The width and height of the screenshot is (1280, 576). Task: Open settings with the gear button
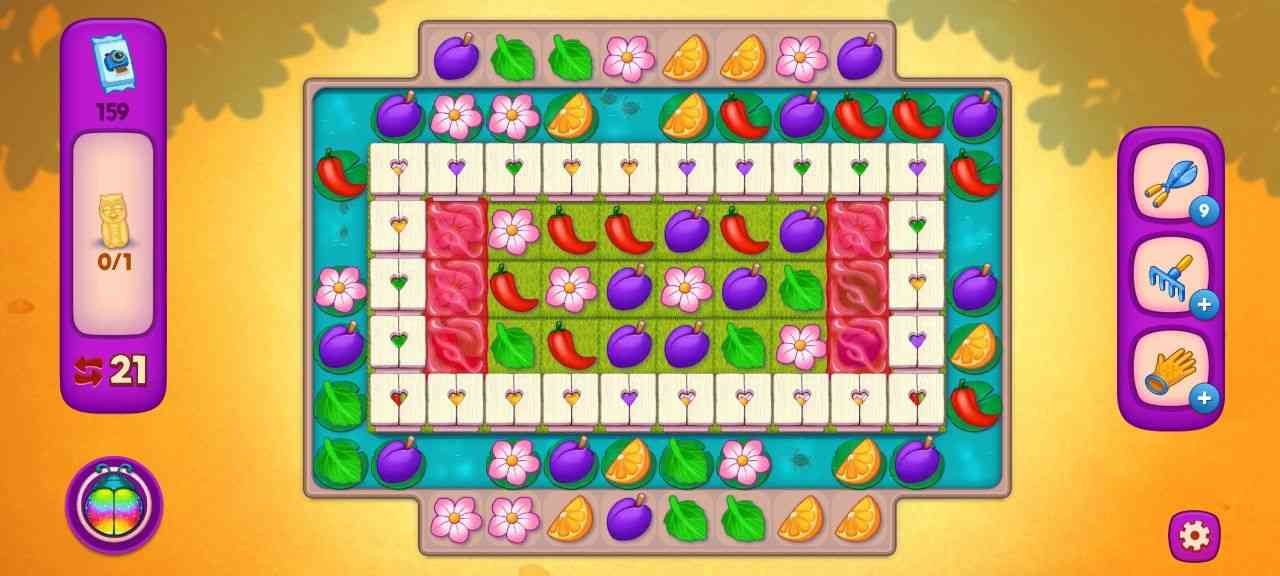1194,536
